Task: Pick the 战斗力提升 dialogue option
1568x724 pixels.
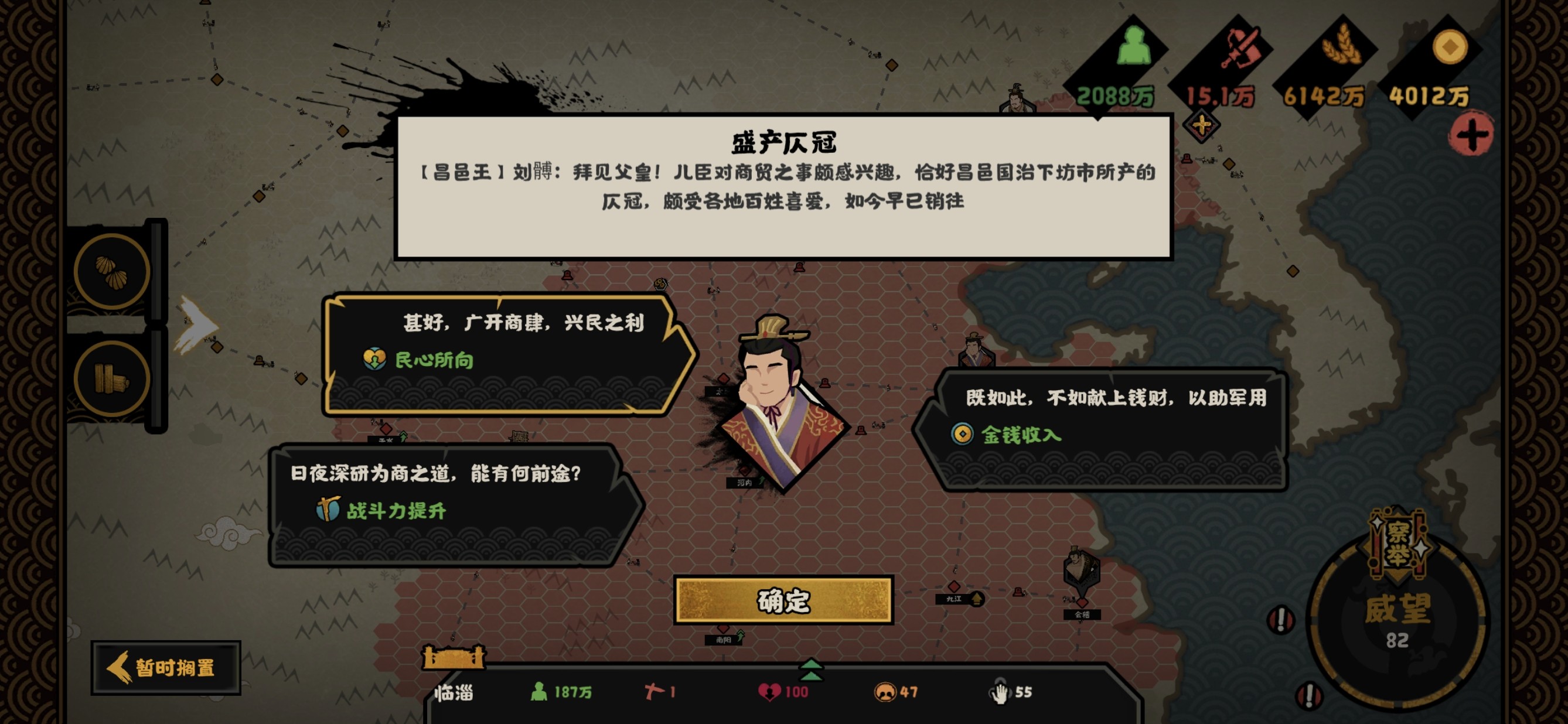Action: (x=451, y=505)
